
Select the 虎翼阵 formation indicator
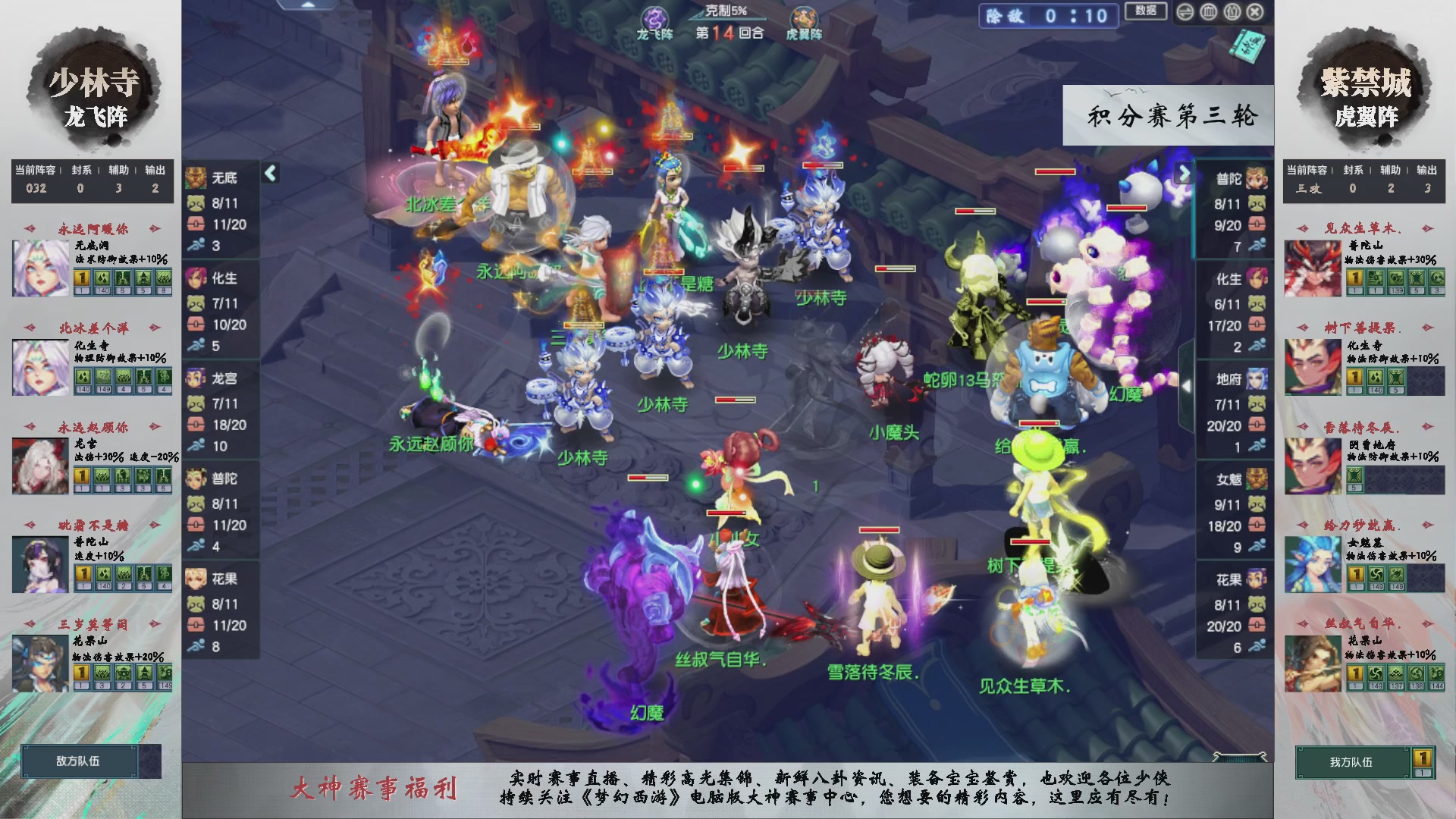click(x=805, y=23)
